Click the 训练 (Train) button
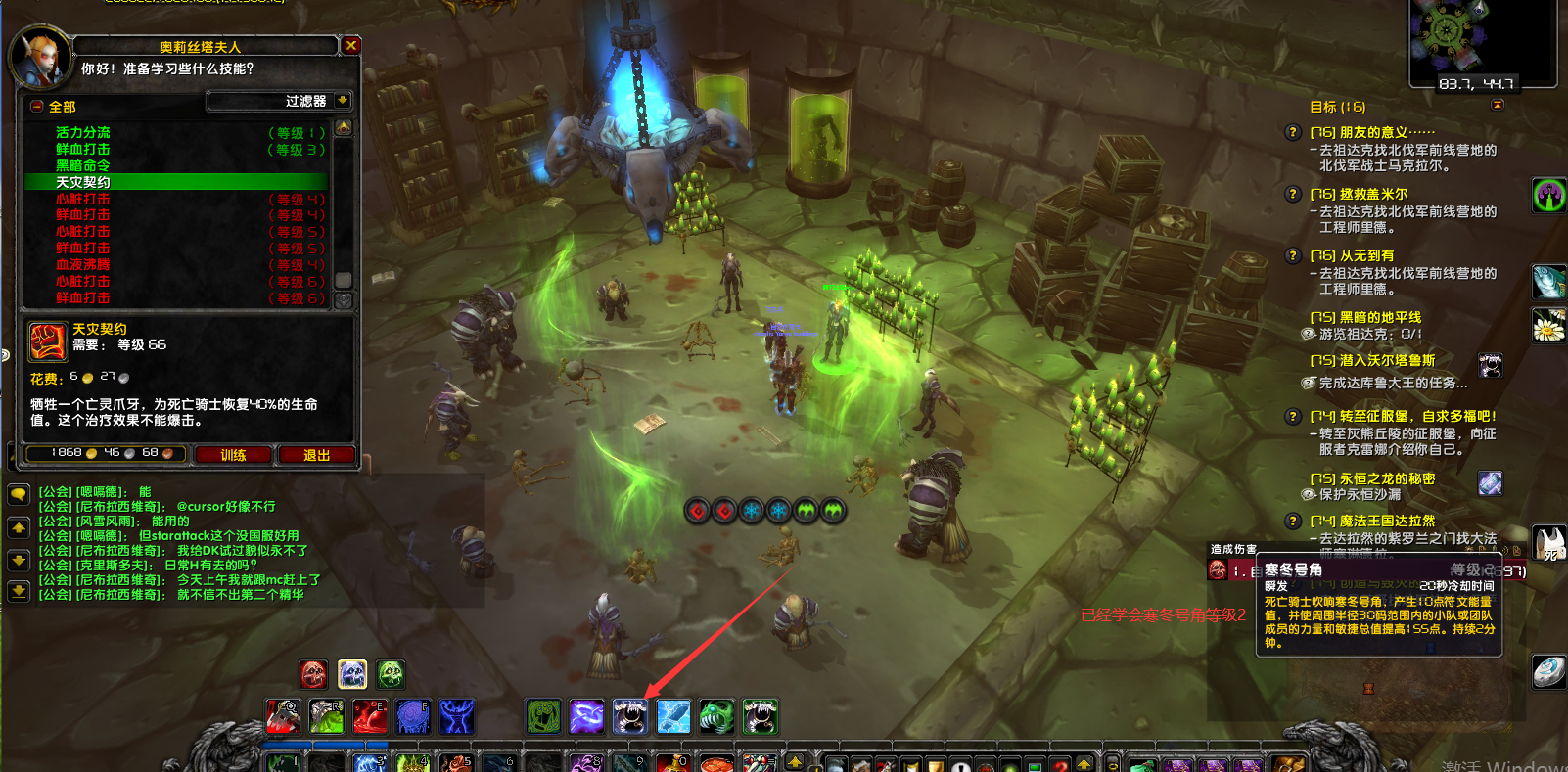The width and height of the screenshot is (1568, 772). point(233,455)
